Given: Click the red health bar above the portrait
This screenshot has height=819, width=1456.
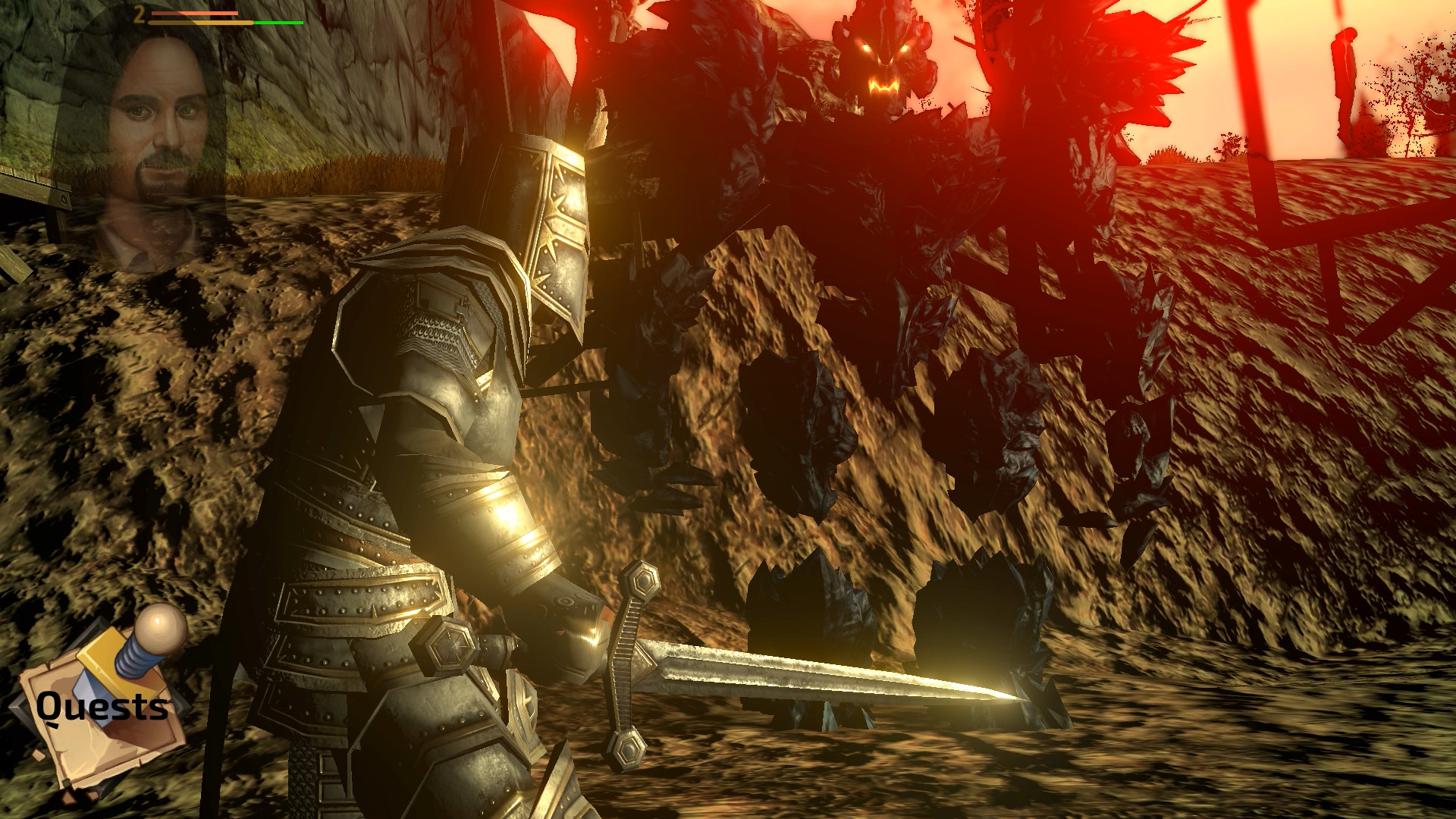Looking at the screenshot, I should (x=193, y=12).
